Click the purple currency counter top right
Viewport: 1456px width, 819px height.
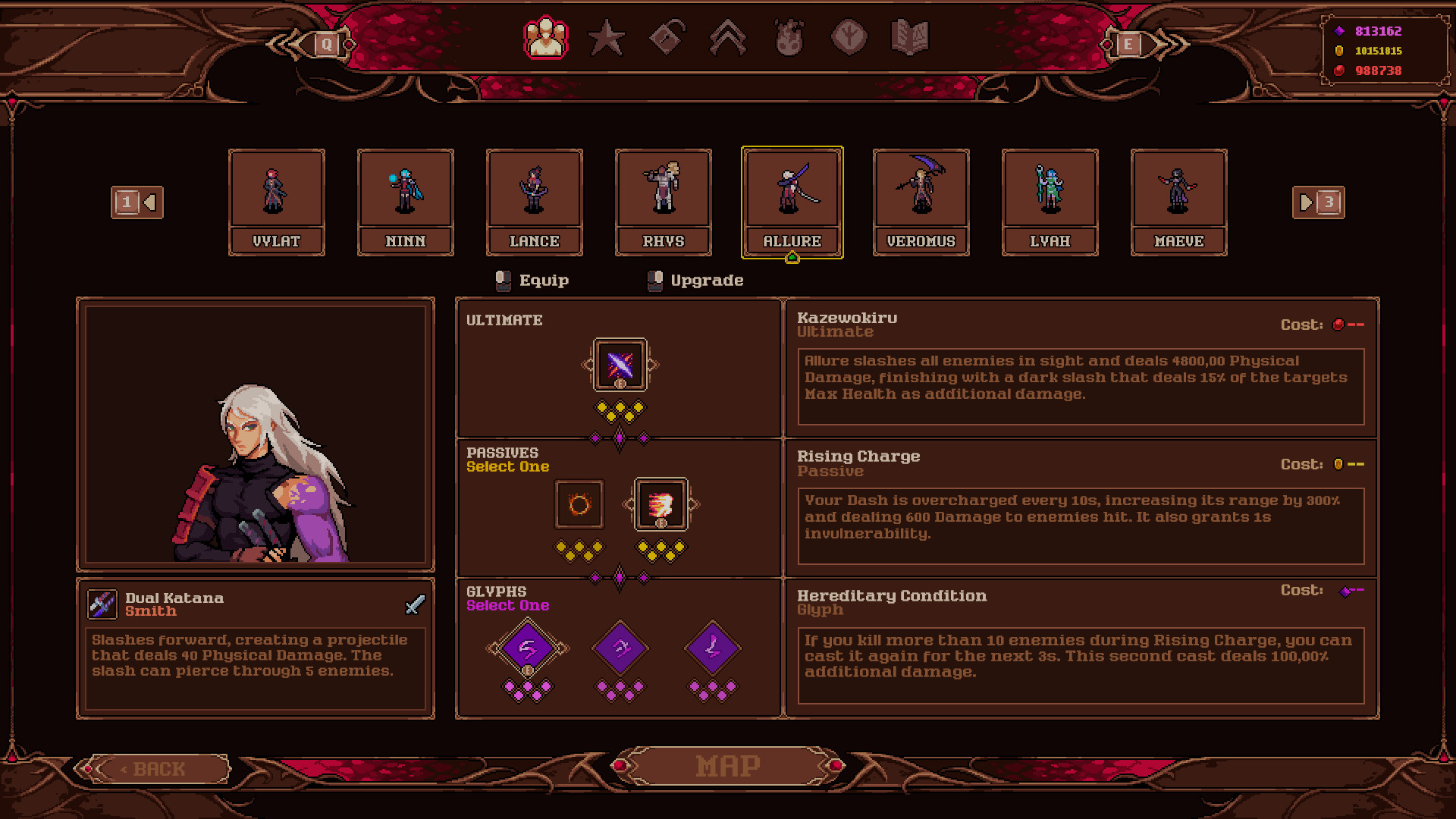pyautogui.click(x=1379, y=32)
